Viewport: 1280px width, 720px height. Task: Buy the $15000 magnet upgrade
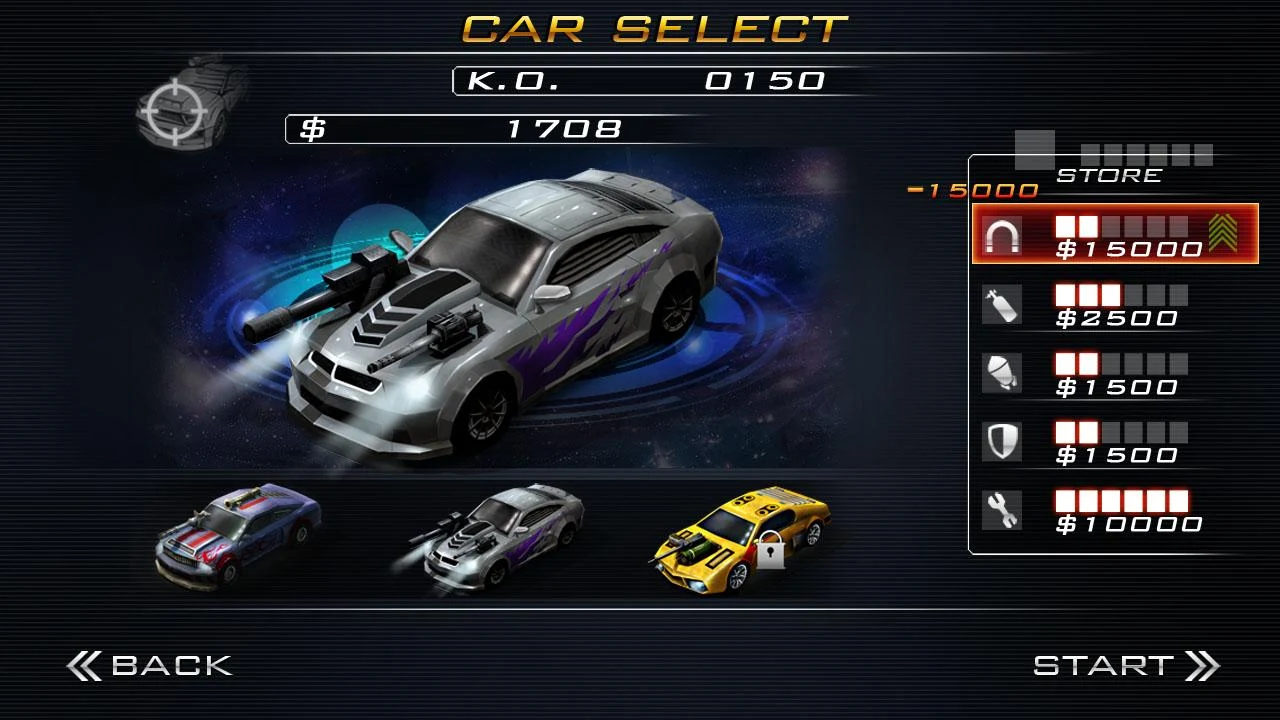1114,235
